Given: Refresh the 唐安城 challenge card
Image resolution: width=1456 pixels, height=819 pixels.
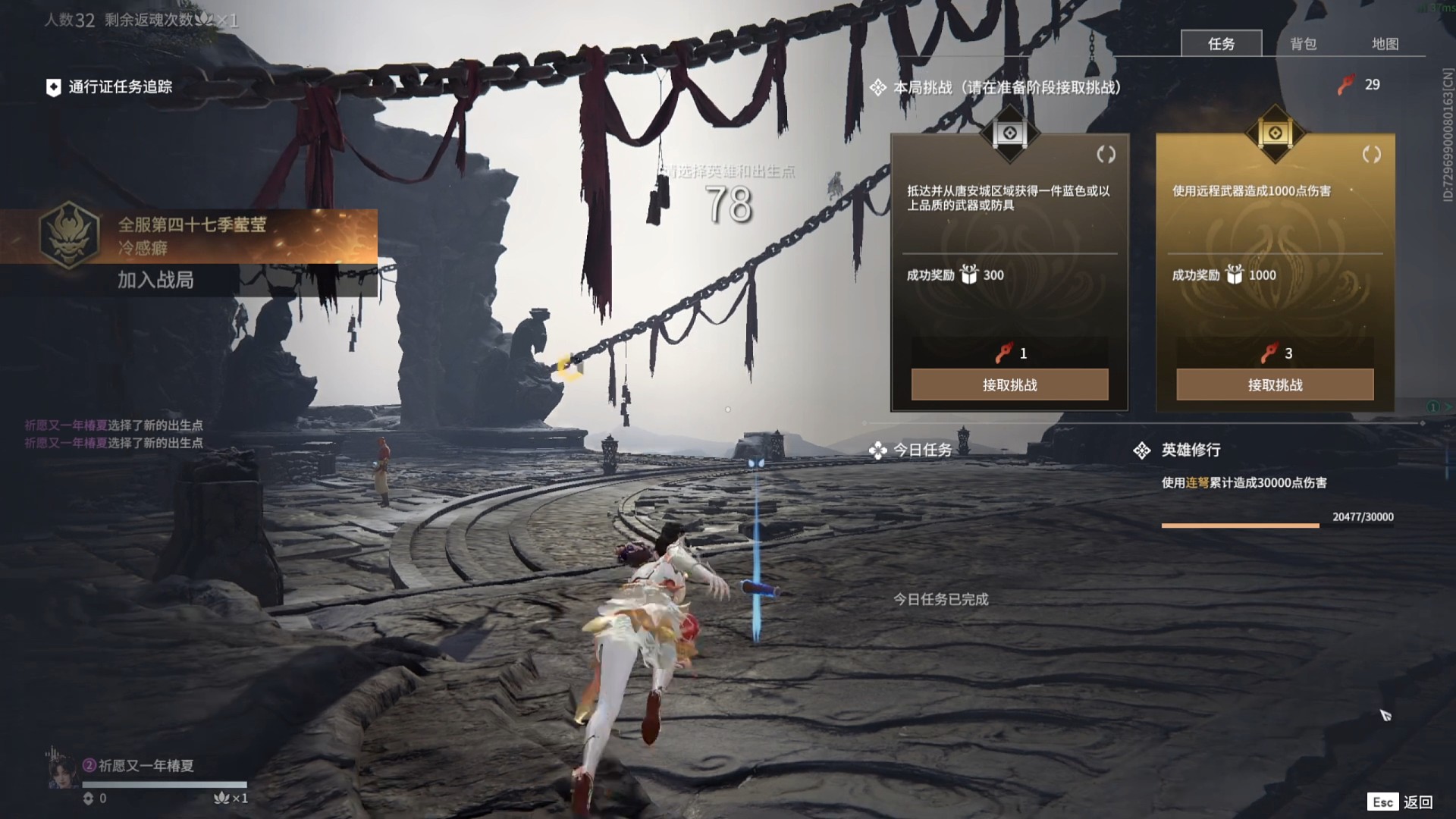Looking at the screenshot, I should tap(1106, 155).
